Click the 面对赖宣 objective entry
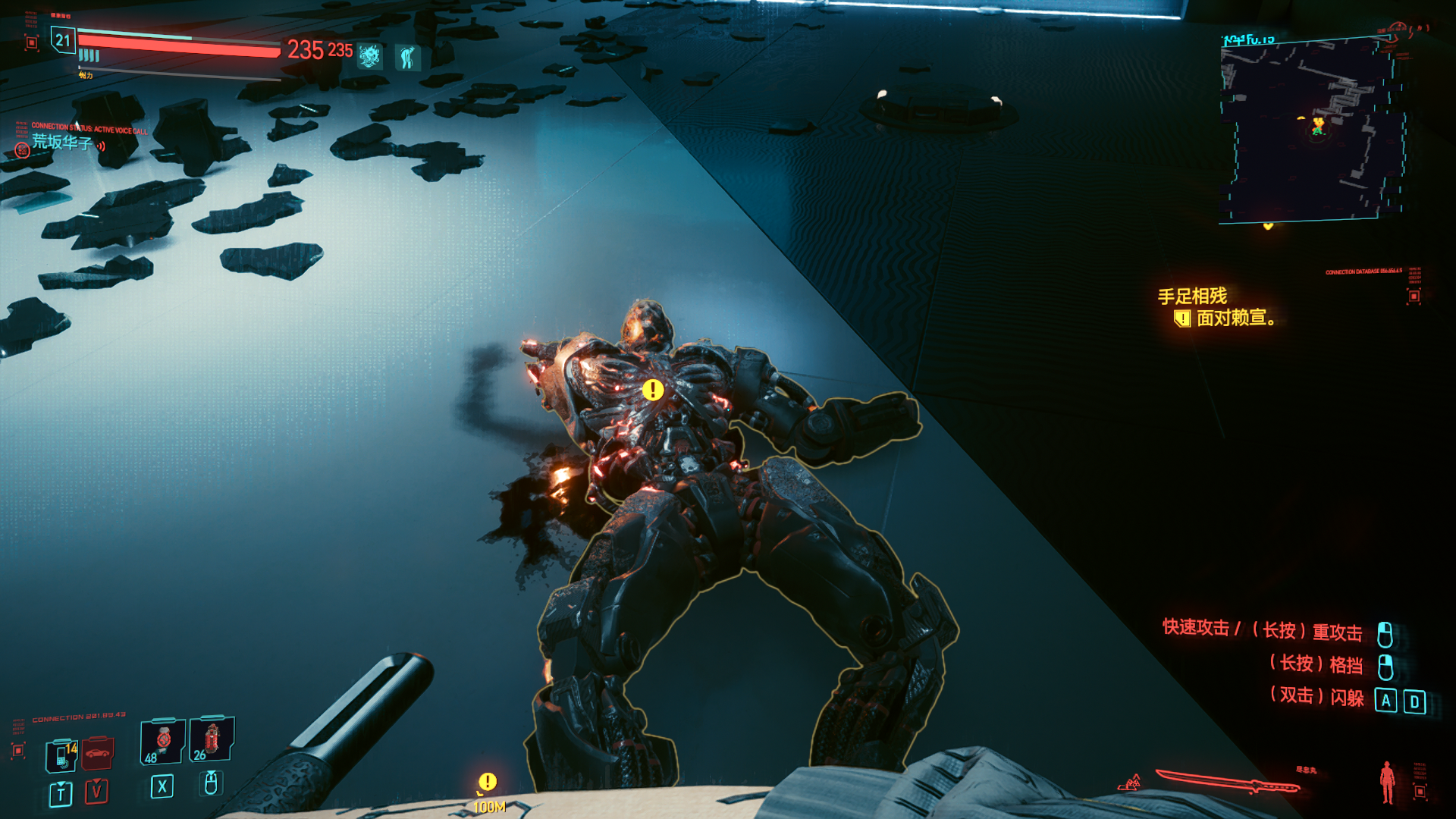The width and height of the screenshot is (1456, 819). coord(1235,318)
